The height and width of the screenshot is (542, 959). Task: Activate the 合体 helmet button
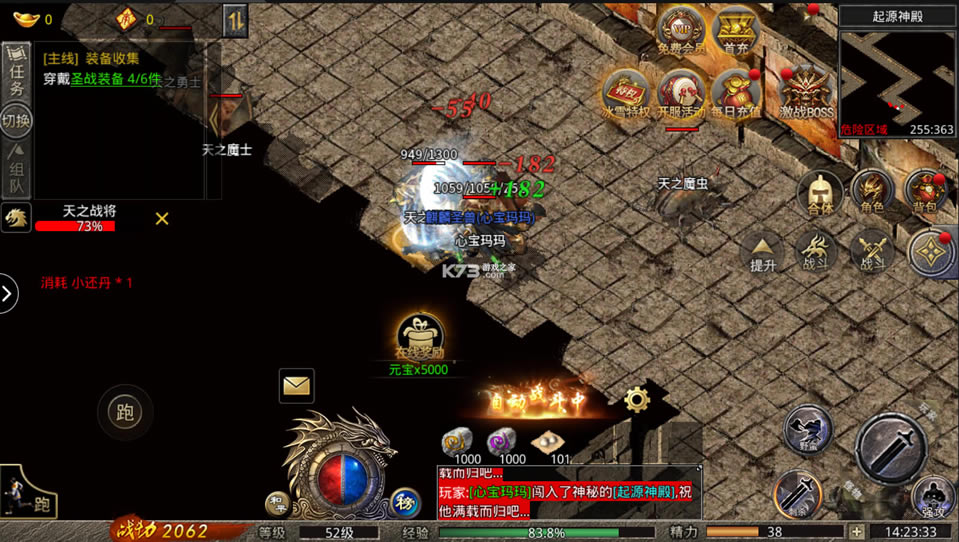821,191
